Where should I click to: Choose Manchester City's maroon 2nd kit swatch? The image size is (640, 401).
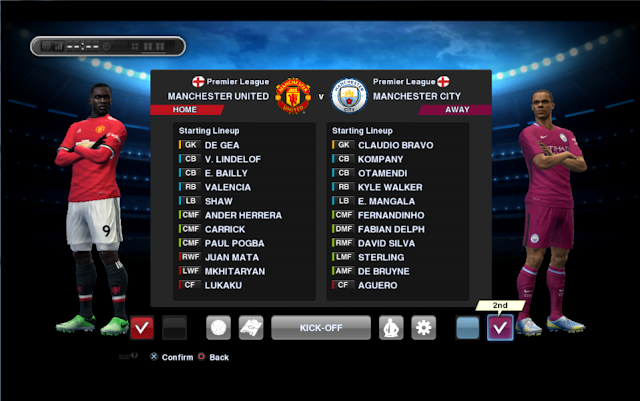click(500, 327)
